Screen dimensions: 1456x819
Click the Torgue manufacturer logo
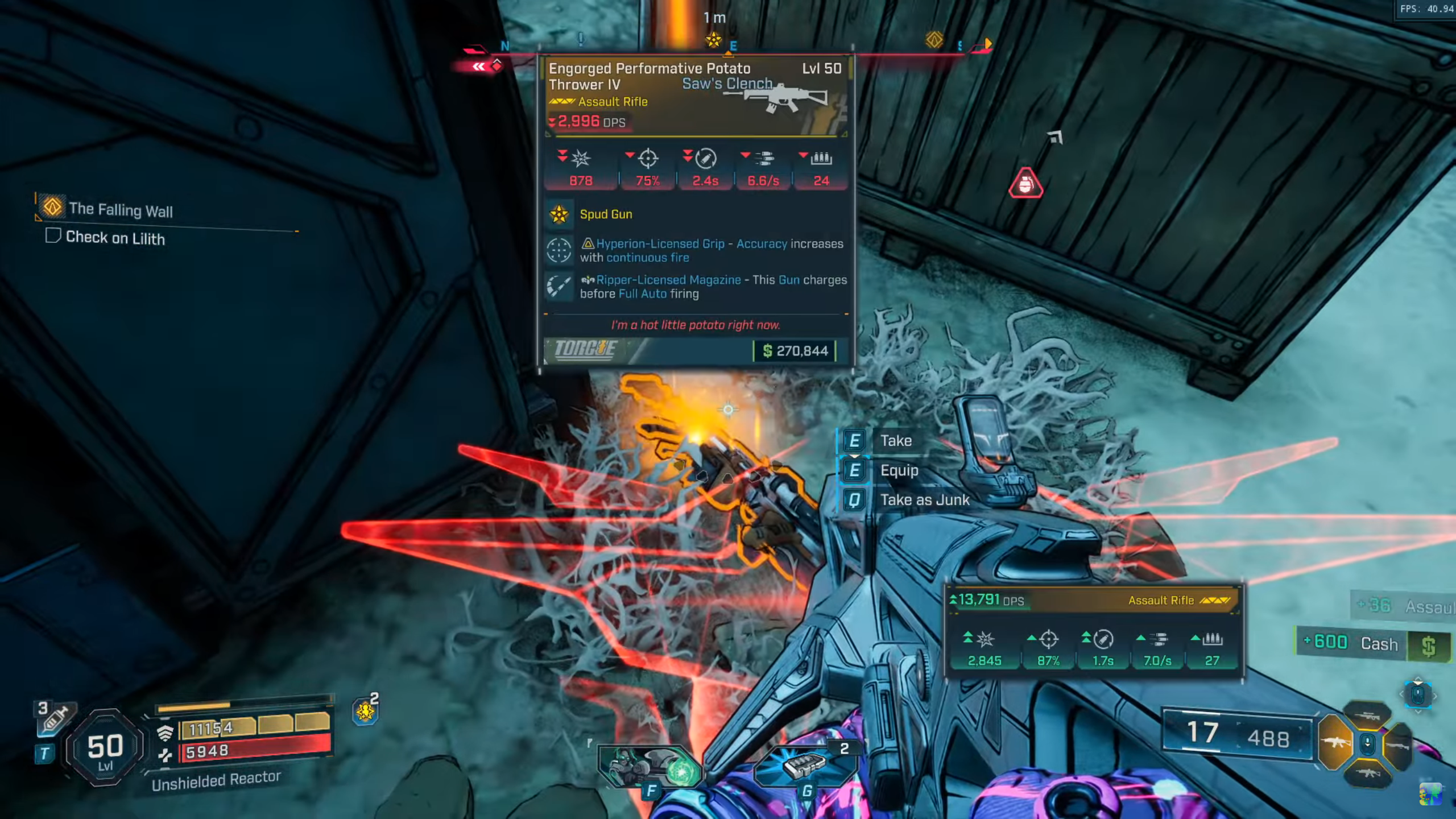point(586,350)
